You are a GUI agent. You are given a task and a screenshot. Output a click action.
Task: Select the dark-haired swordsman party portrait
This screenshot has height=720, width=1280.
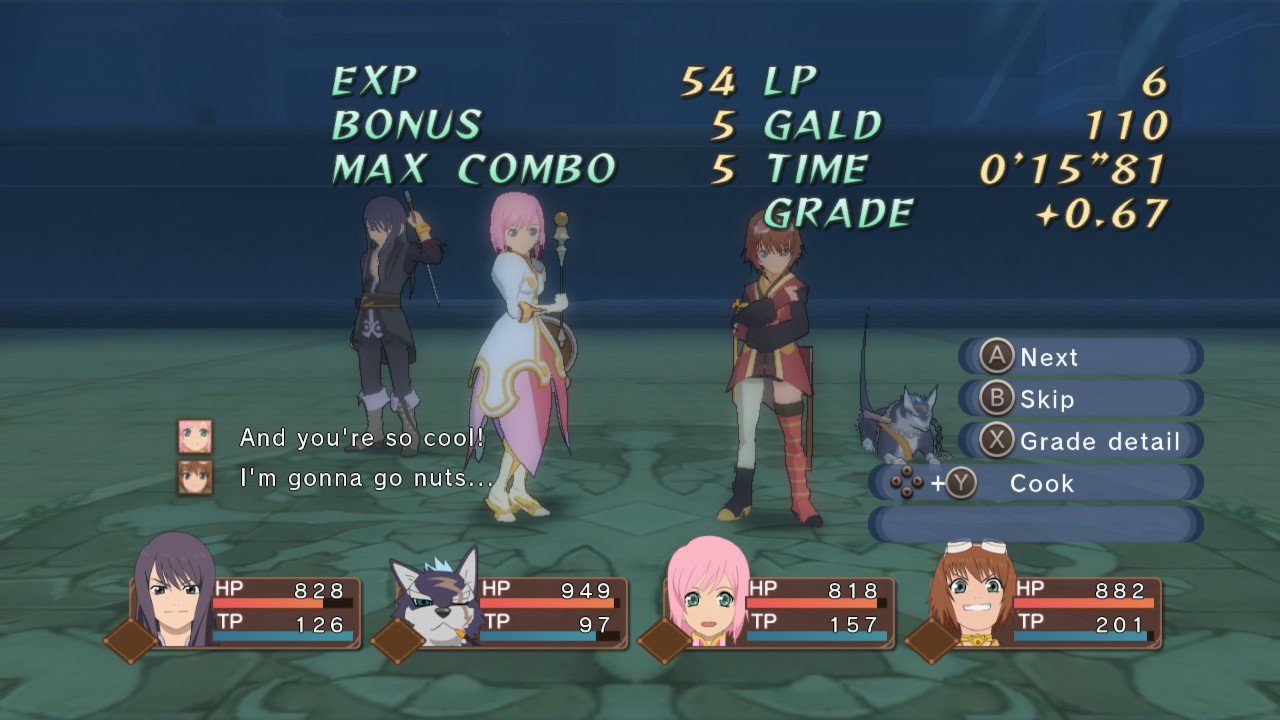(174, 595)
